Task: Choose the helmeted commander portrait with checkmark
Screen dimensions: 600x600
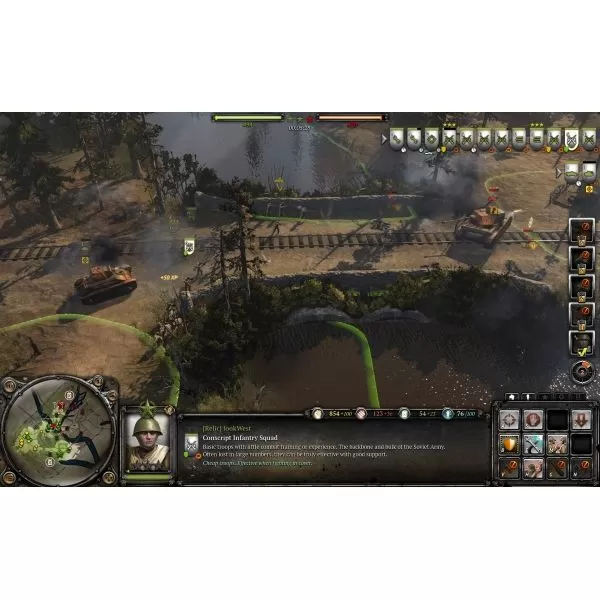Action: tap(581, 343)
